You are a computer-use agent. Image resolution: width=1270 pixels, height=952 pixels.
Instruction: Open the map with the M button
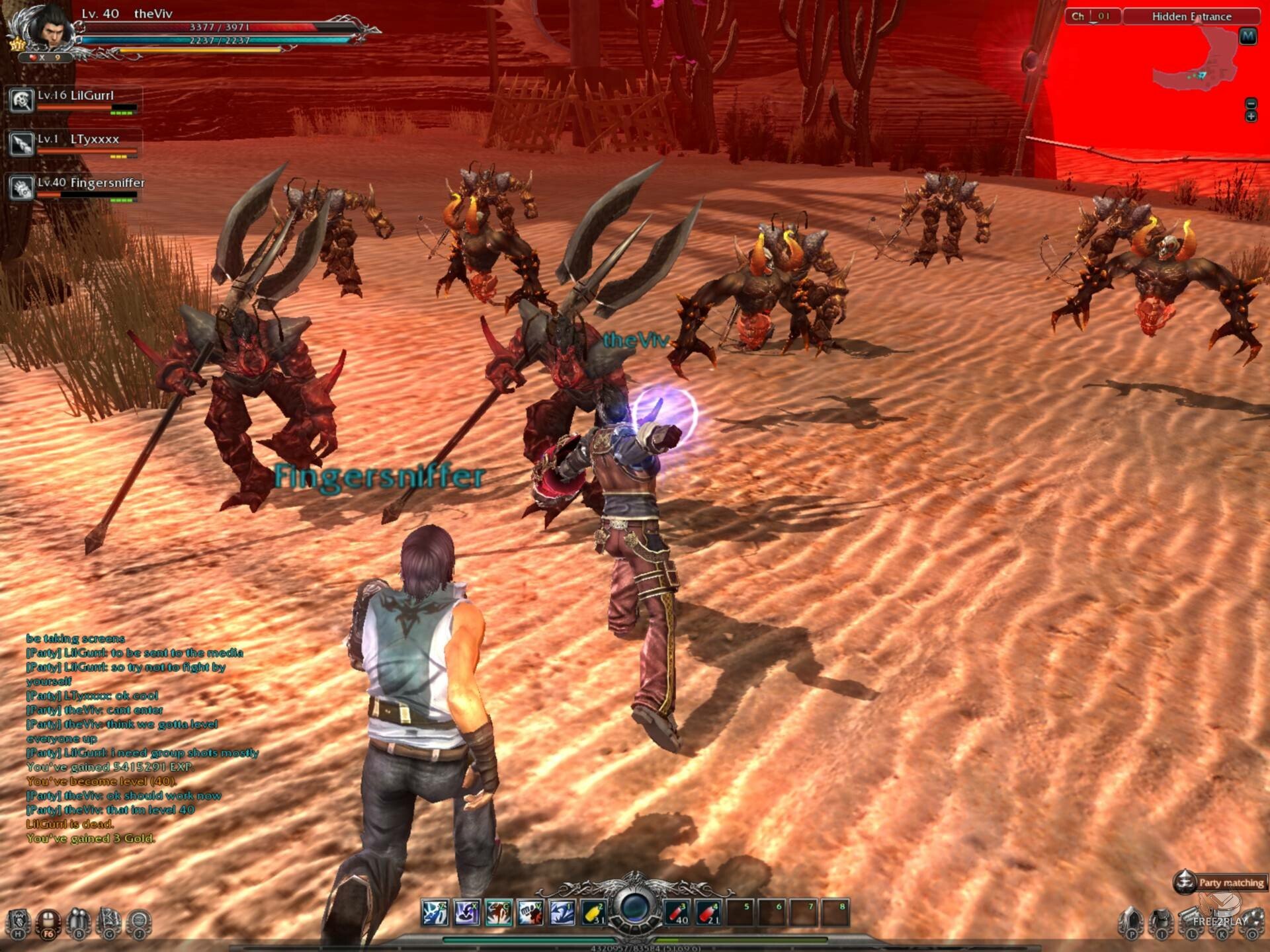click(1248, 36)
